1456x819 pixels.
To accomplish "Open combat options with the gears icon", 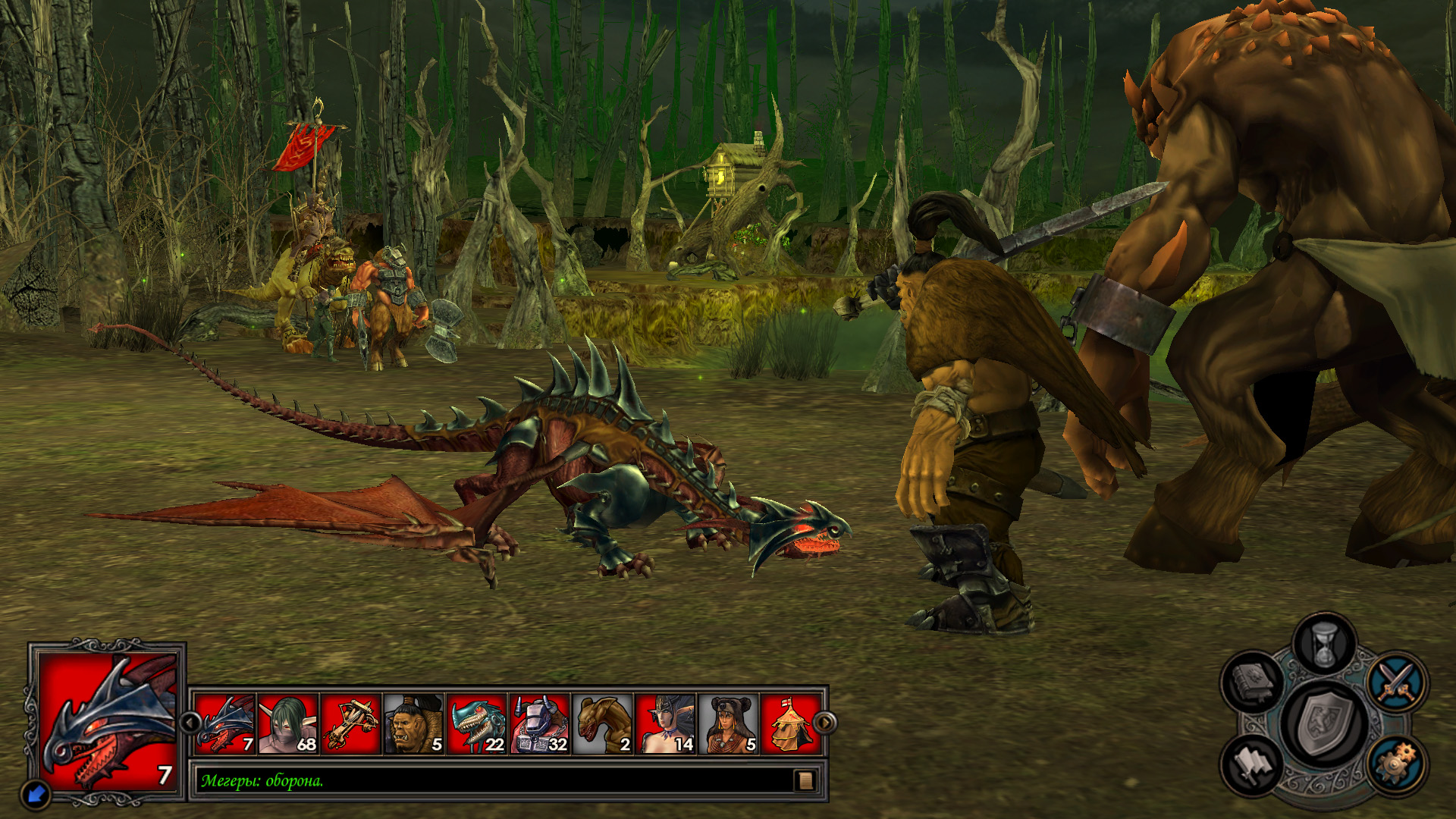I will (1397, 764).
